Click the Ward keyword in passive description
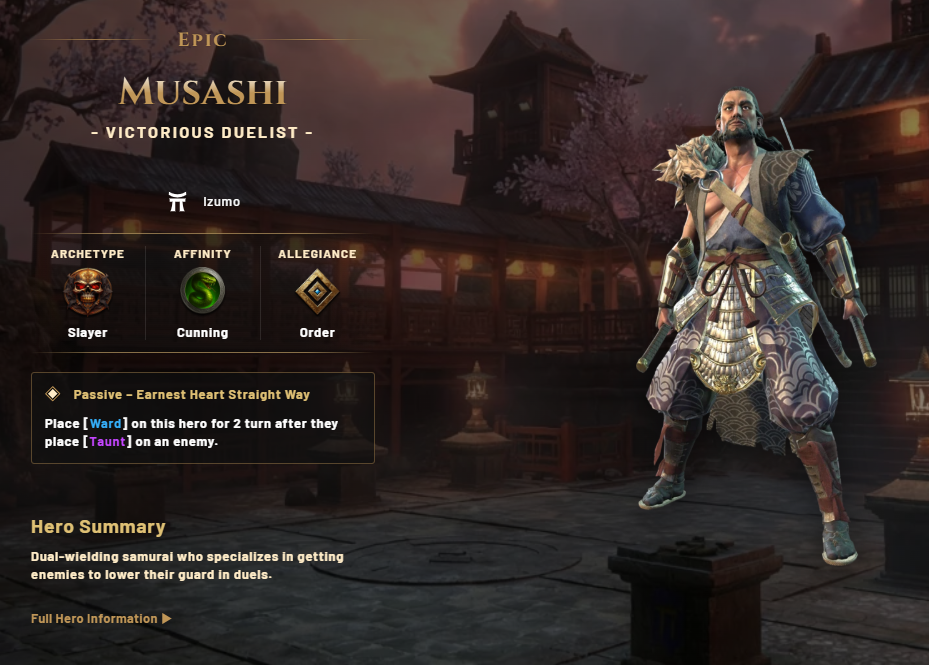The image size is (929, 665). pyautogui.click(x=105, y=424)
